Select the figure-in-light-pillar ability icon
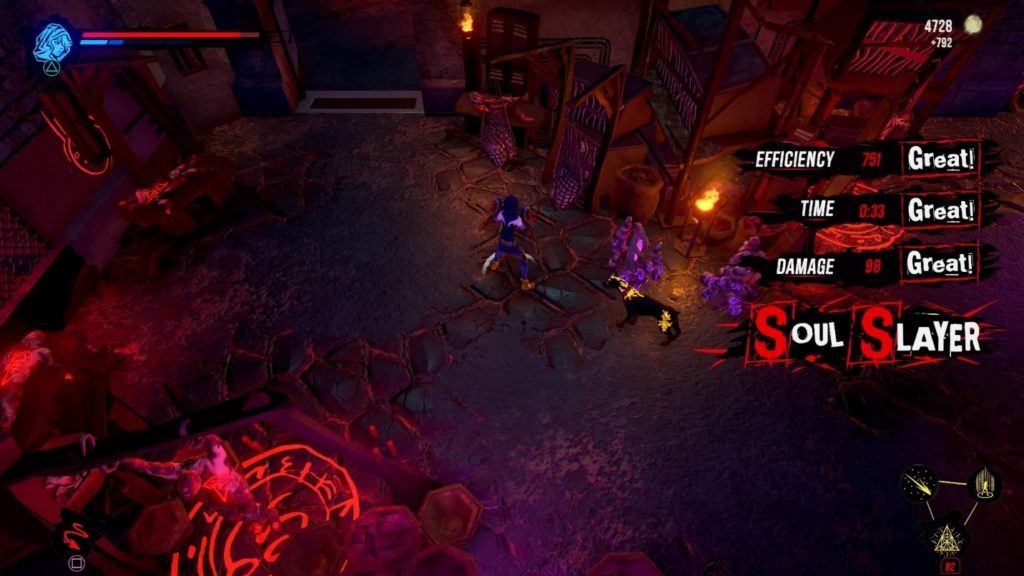The width and height of the screenshot is (1024, 576). [983, 484]
